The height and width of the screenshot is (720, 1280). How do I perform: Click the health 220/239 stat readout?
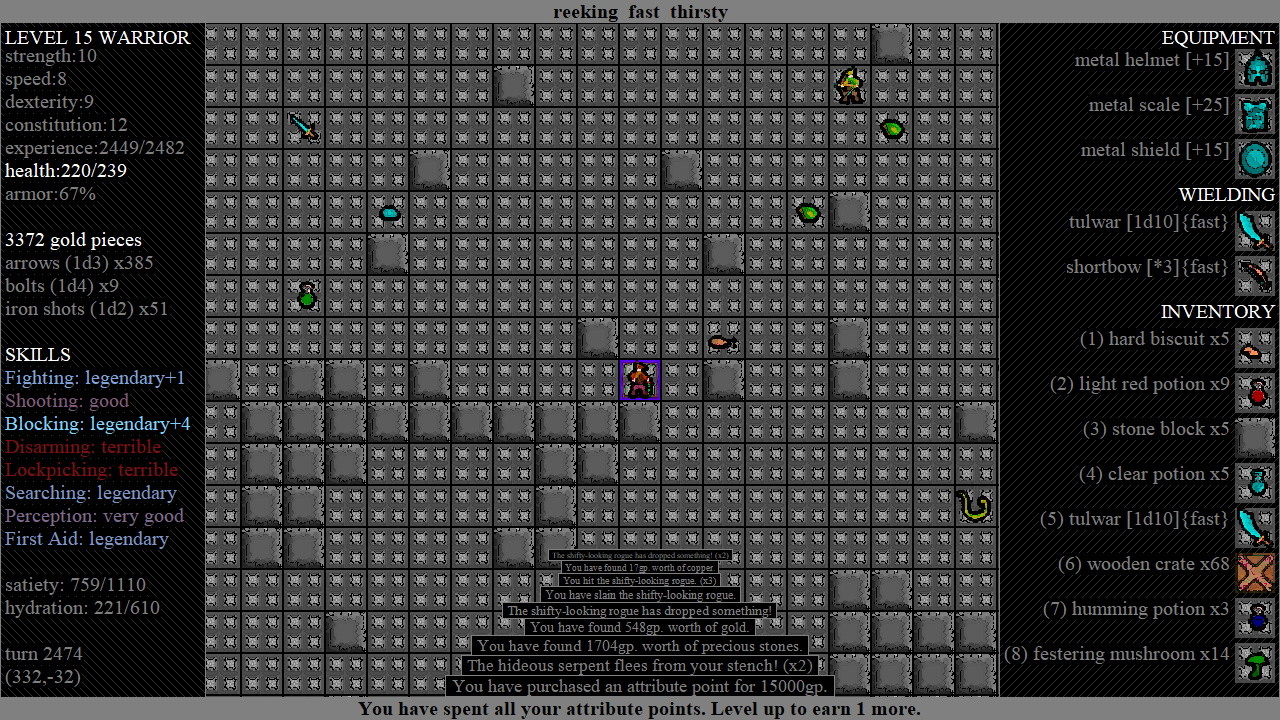pos(64,171)
